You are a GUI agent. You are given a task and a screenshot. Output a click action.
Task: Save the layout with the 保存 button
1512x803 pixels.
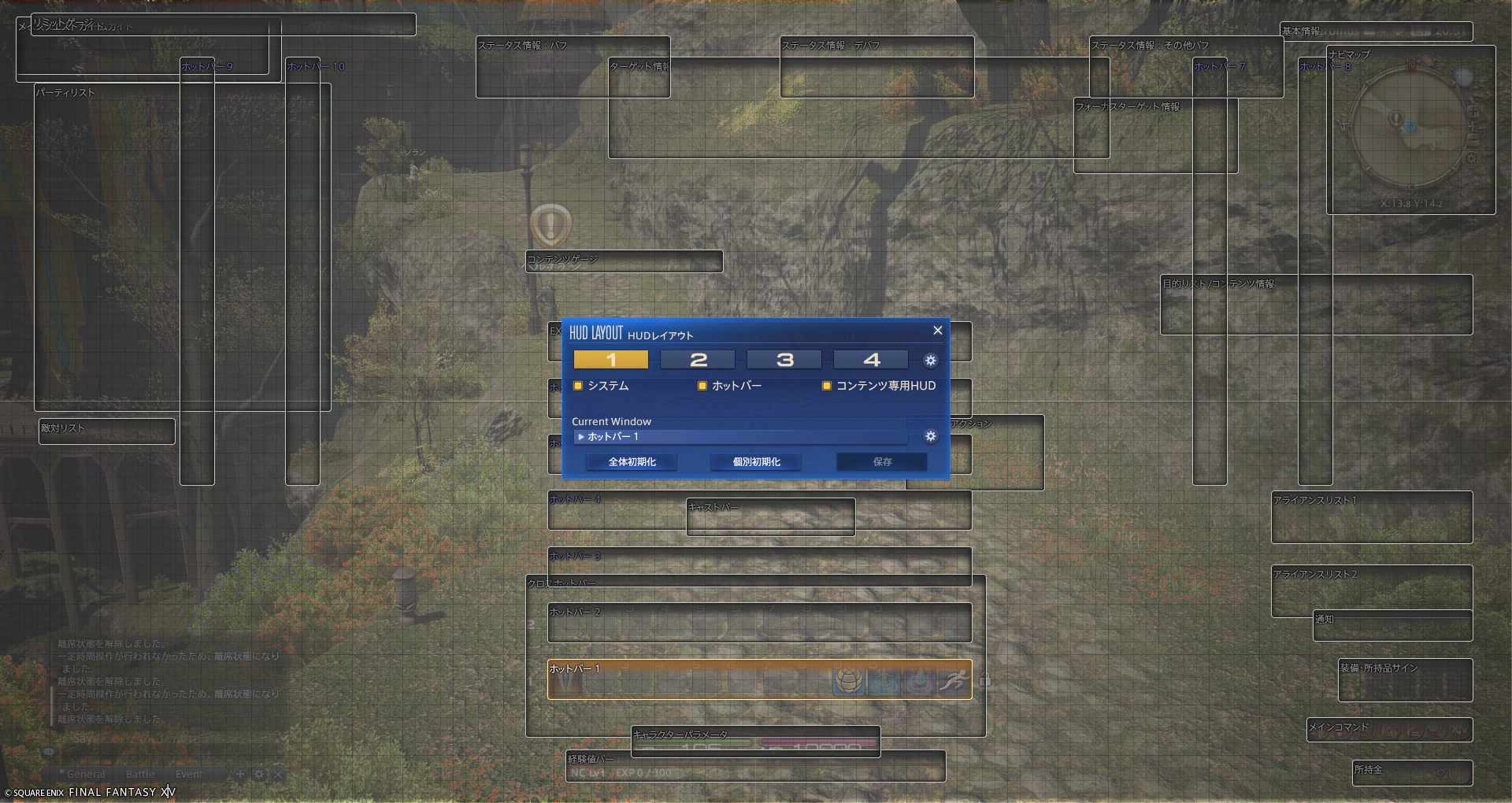click(x=882, y=462)
